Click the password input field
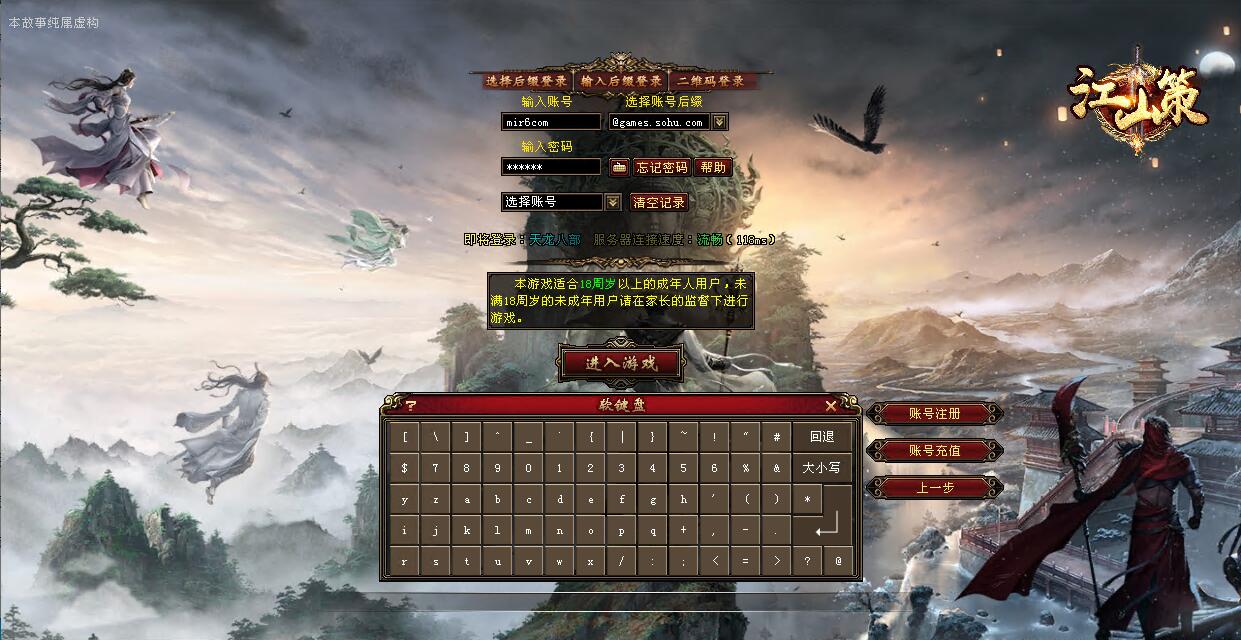 click(x=551, y=167)
